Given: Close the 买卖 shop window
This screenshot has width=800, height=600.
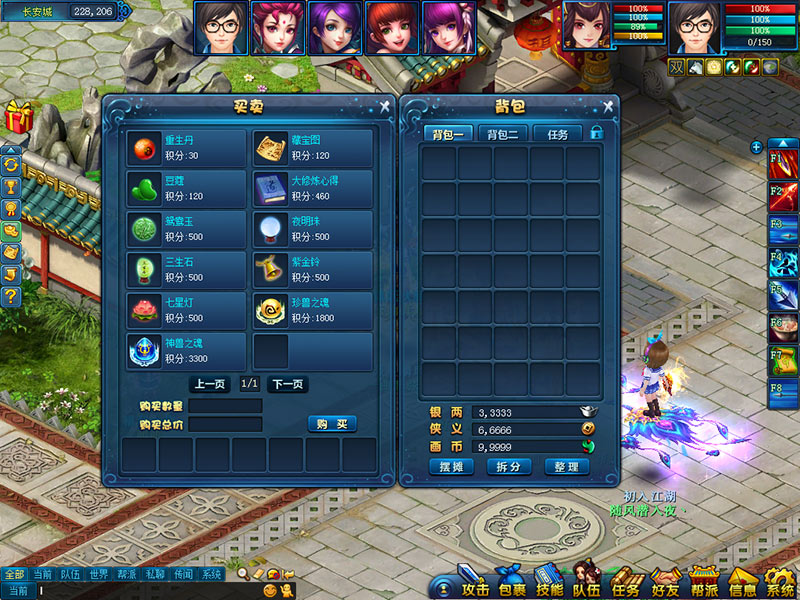Looking at the screenshot, I should pos(384,105).
